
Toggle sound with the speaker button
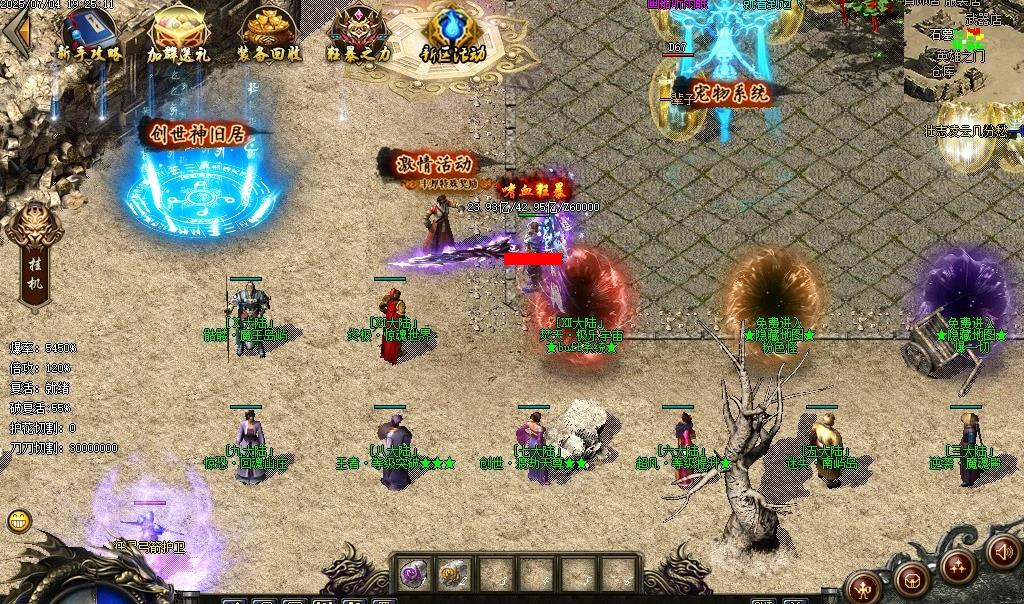pos(1003,550)
